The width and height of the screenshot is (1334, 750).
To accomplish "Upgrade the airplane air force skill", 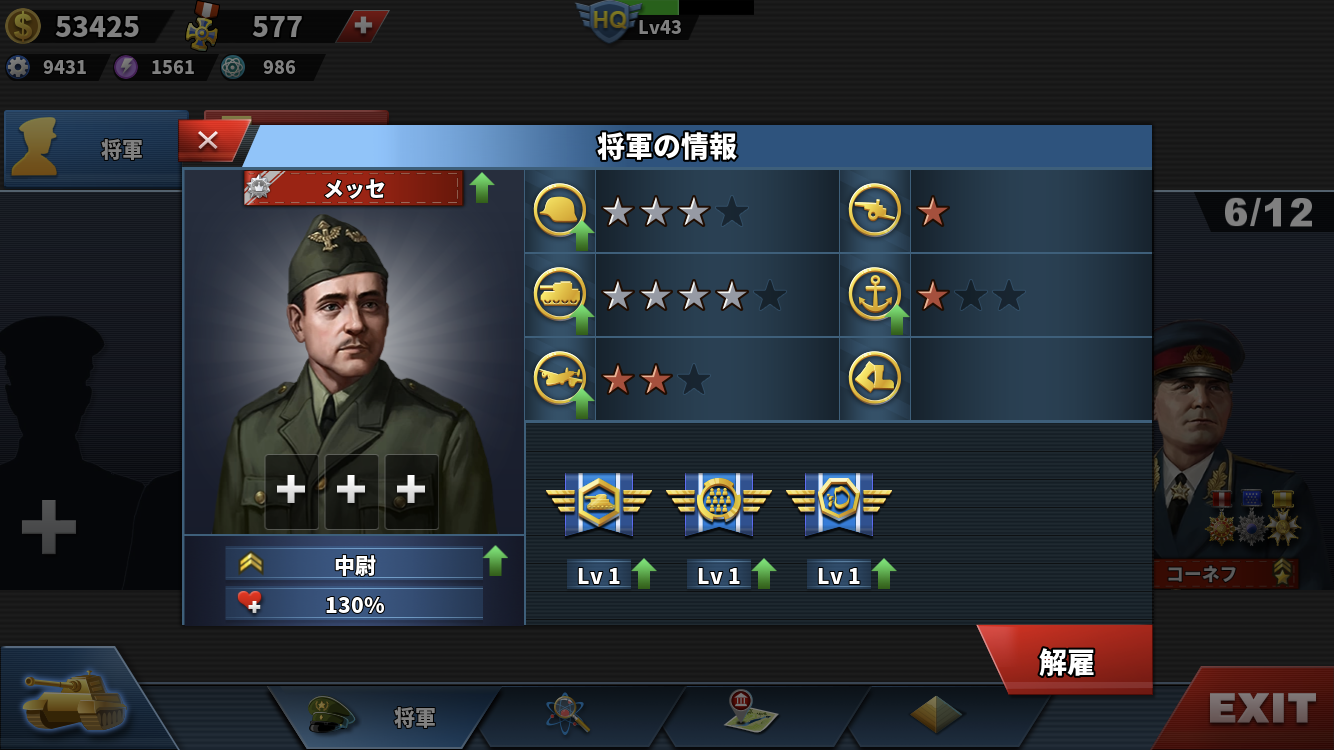I will 581,403.
